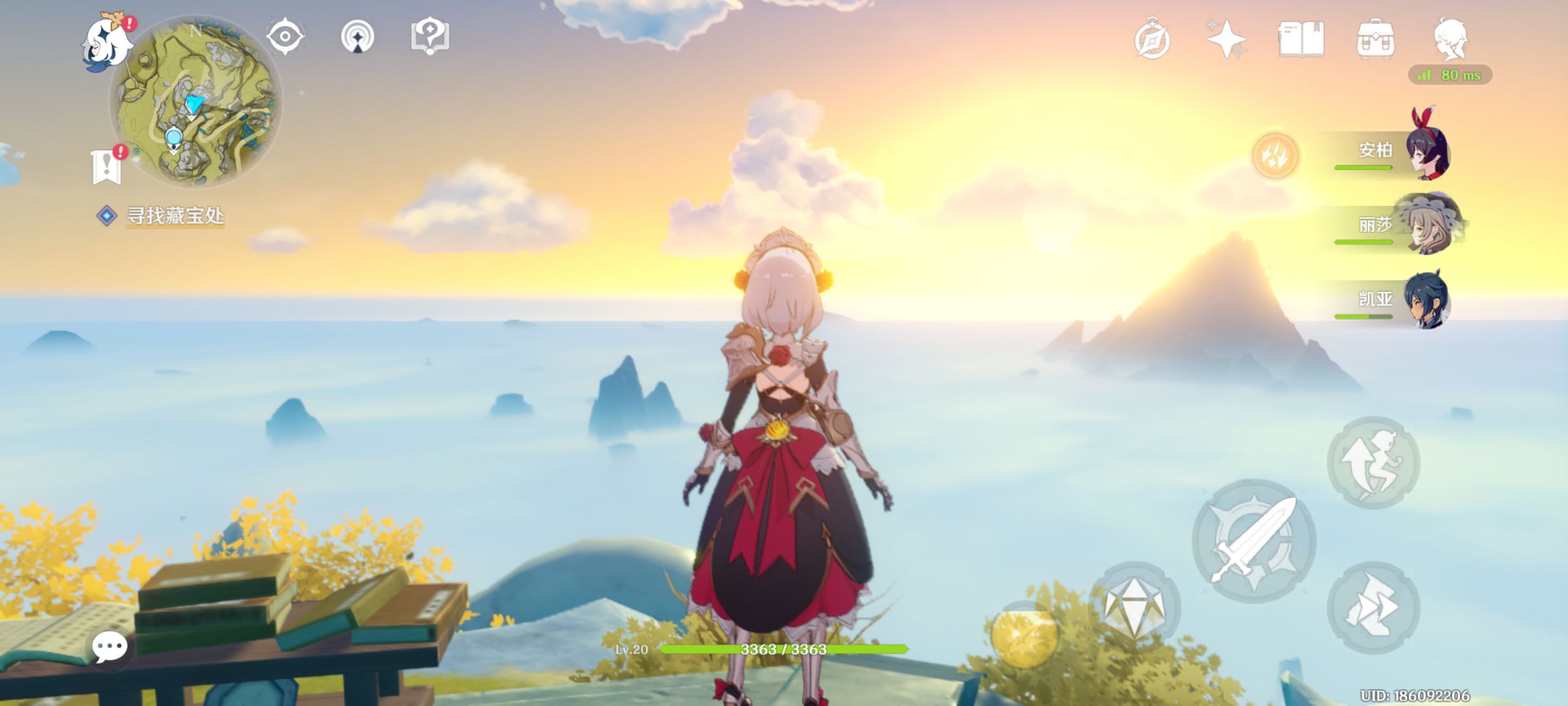Open the quest journal bookmark icon
The height and width of the screenshot is (706, 1568).
click(x=106, y=166)
